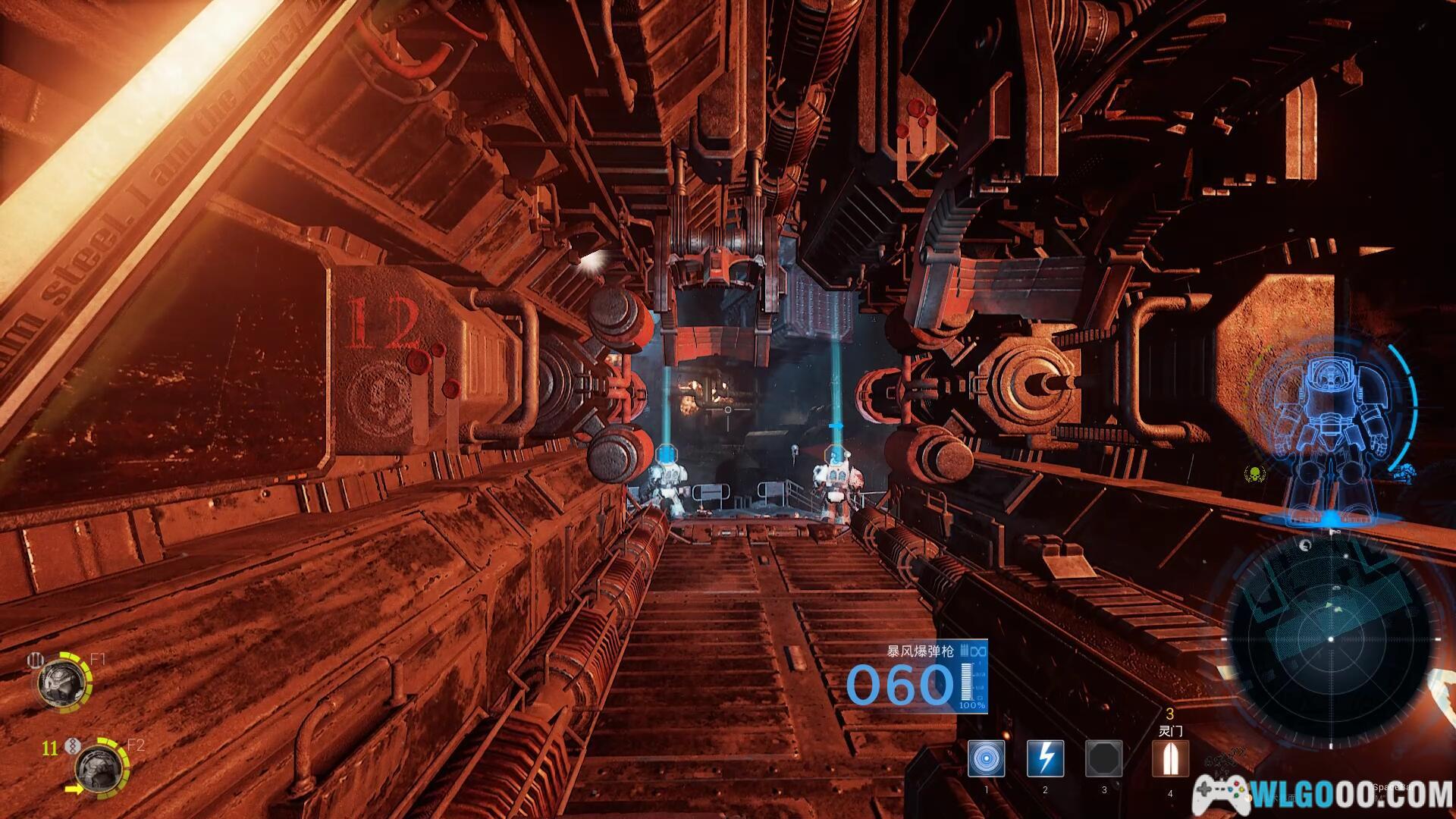This screenshot has height=819, width=1456.
Task: Click the circular radar minimap
Action: [1330, 639]
